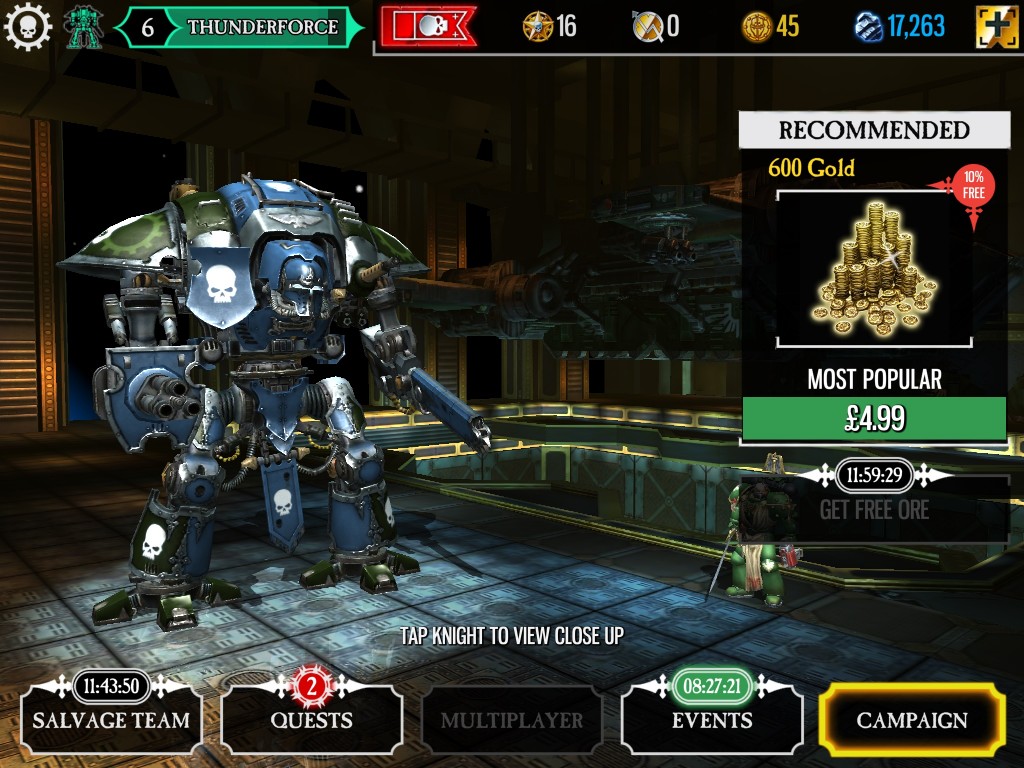
Task: Claim the Get Free Ore offer
Action: pos(874,510)
